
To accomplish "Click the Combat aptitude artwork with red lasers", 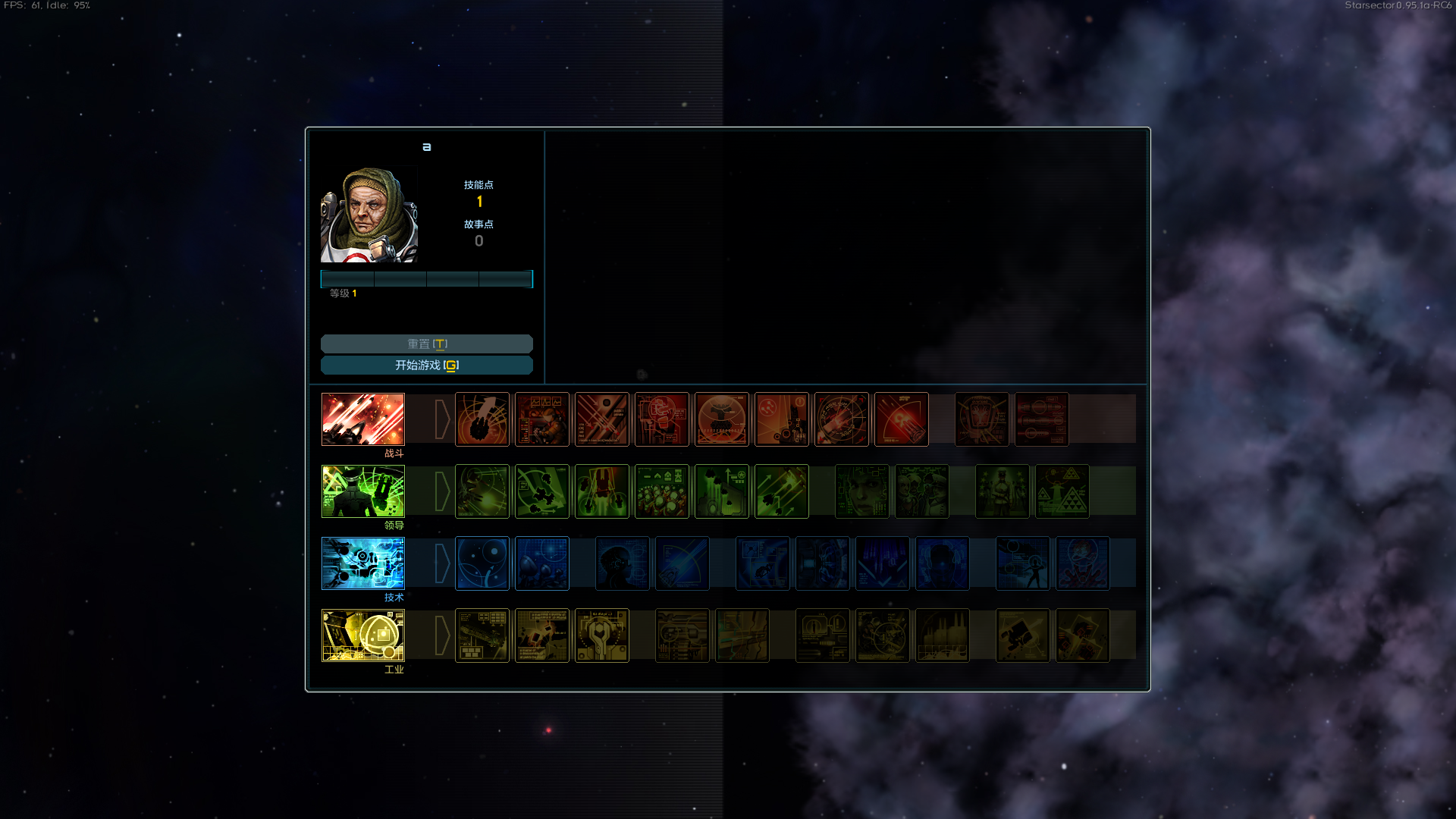I will click(x=362, y=419).
